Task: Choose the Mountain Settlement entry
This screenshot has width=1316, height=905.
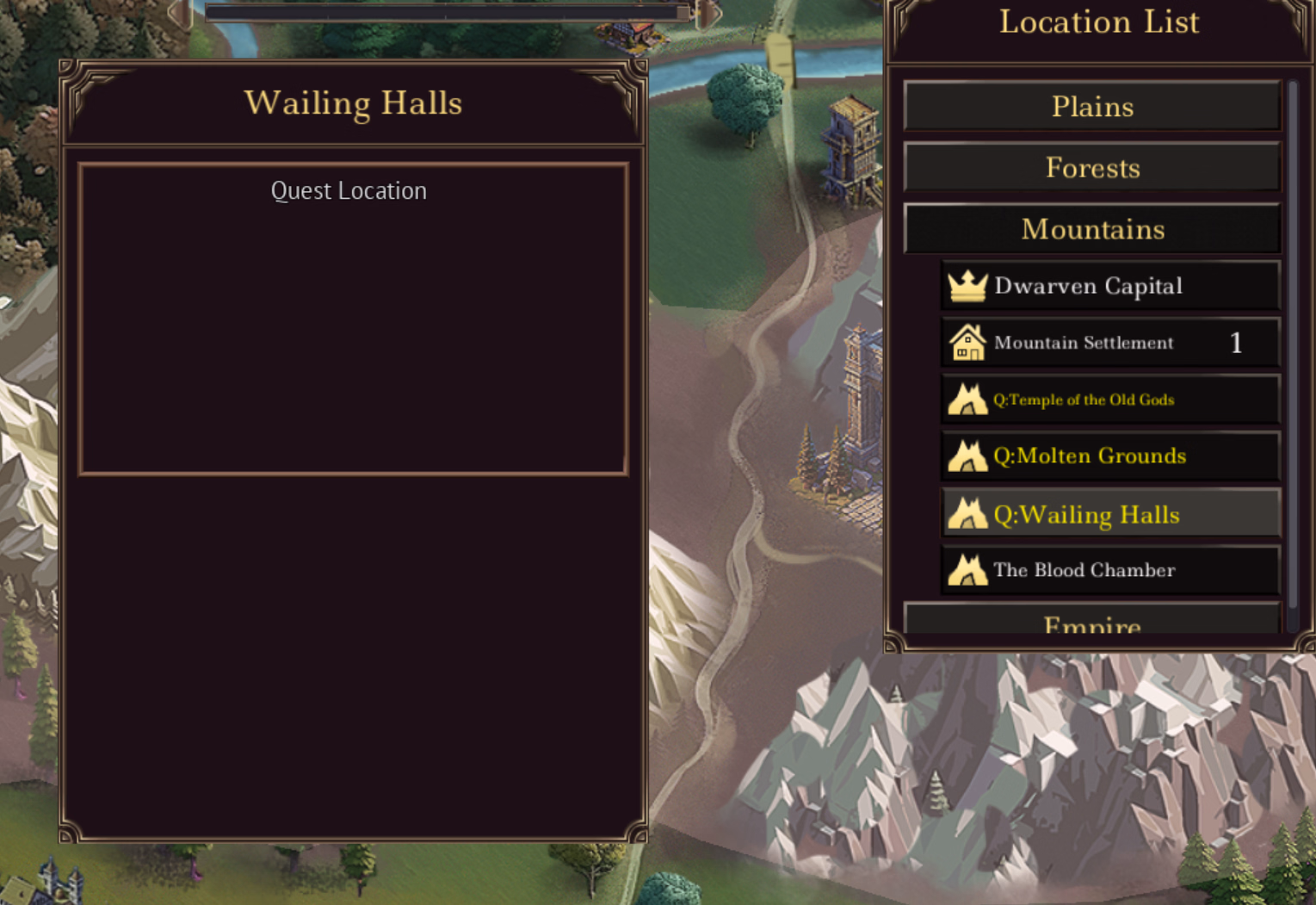Action: (1110, 343)
